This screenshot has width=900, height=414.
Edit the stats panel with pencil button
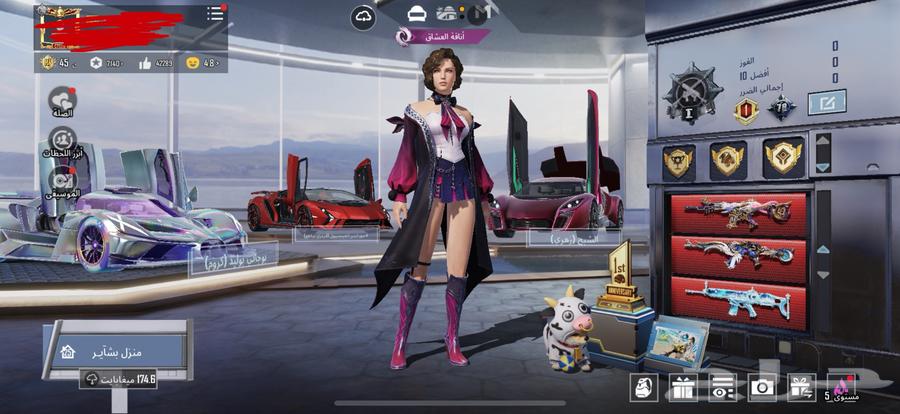pyautogui.click(x=826, y=101)
